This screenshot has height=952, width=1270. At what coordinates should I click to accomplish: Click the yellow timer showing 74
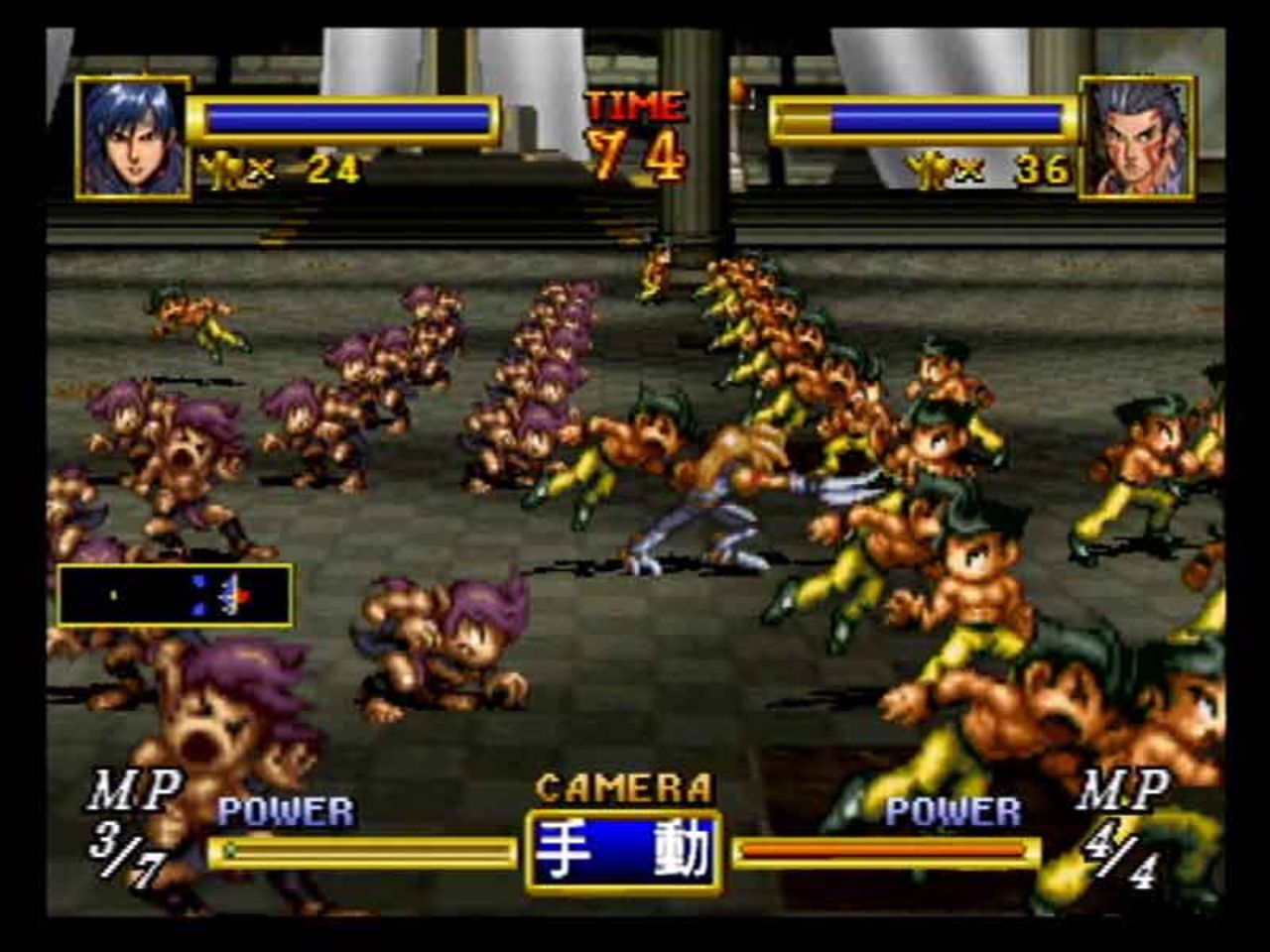coord(635,151)
